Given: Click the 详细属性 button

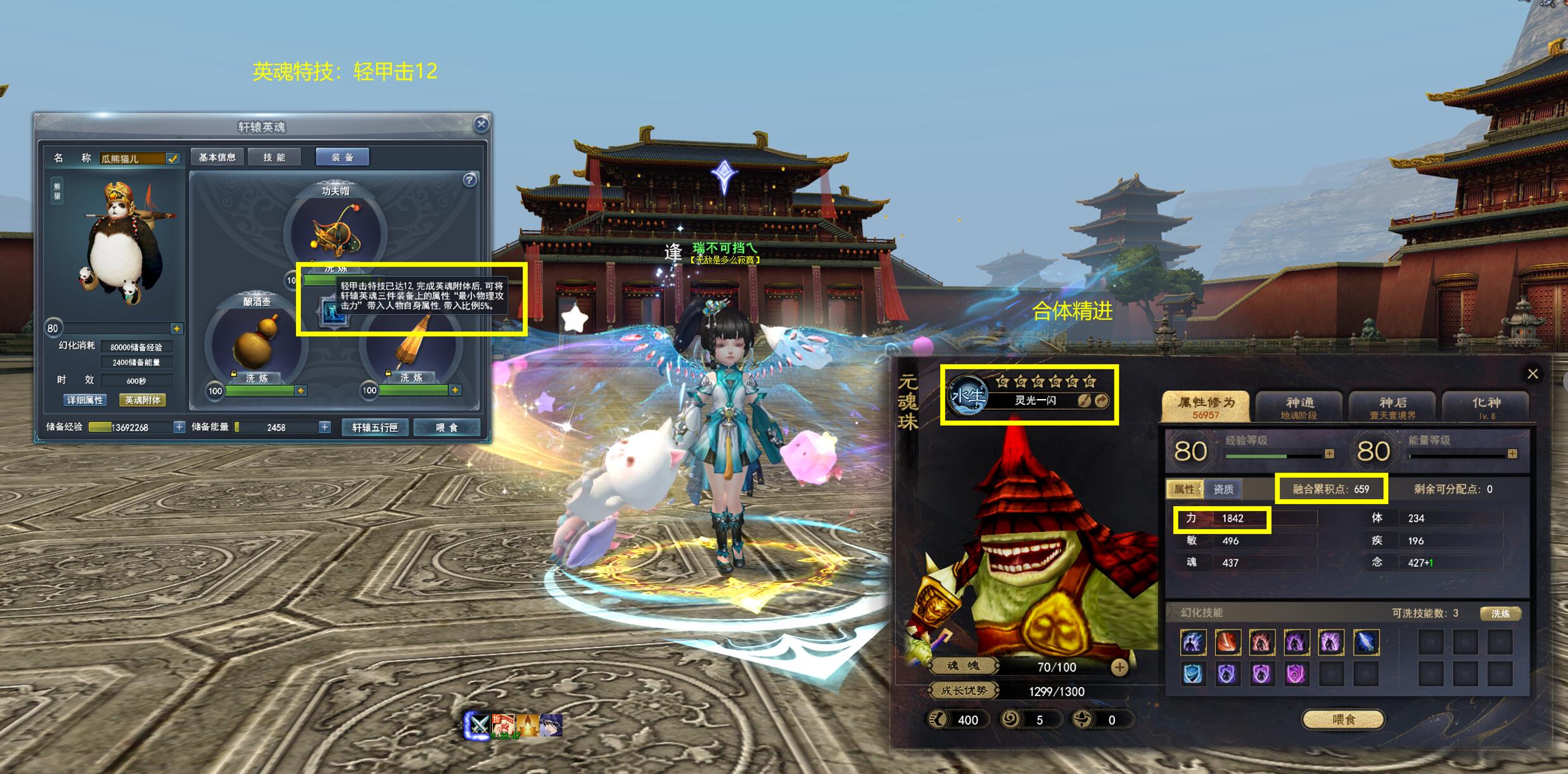Looking at the screenshot, I should [85, 400].
